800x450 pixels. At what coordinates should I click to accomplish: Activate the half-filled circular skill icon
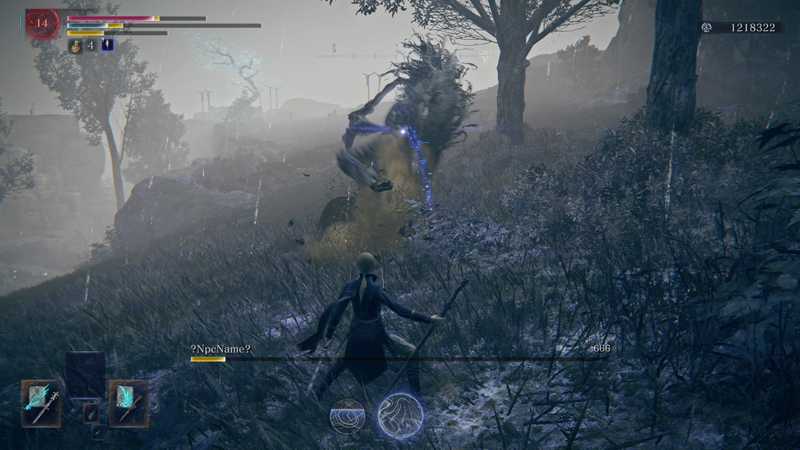click(348, 415)
